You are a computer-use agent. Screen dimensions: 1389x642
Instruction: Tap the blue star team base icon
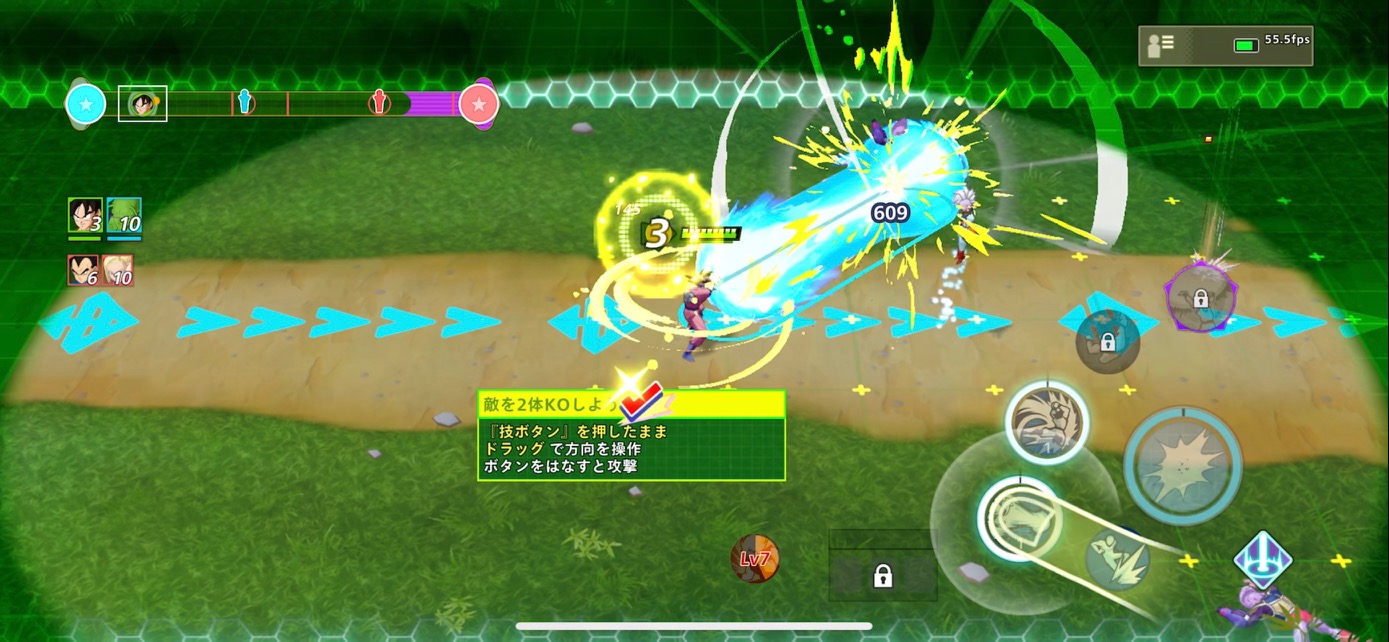[x=86, y=103]
